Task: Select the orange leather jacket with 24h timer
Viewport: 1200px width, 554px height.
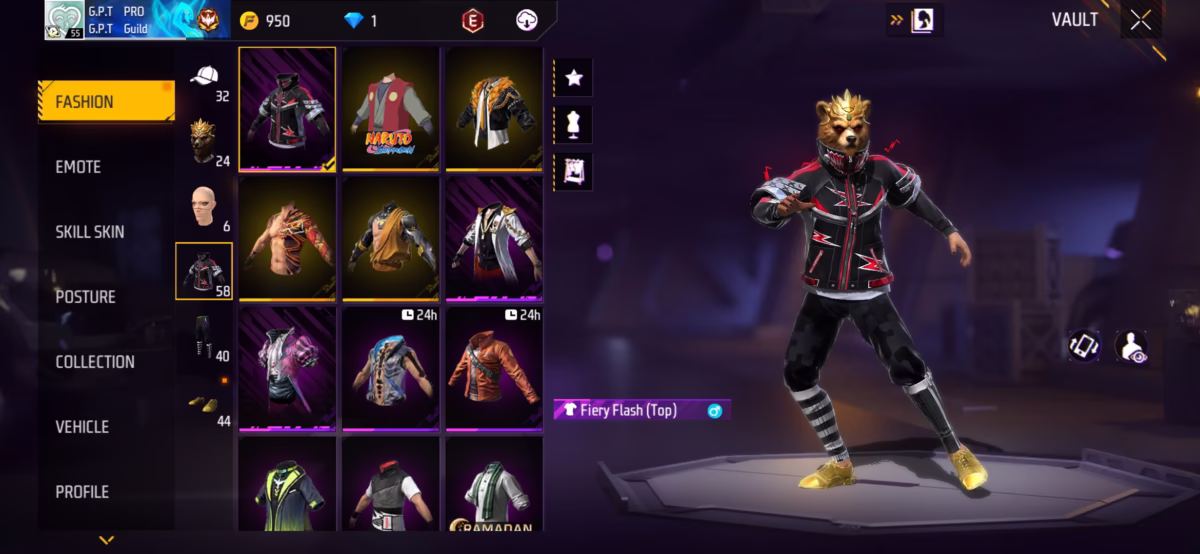Action: (x=494, y=369)
